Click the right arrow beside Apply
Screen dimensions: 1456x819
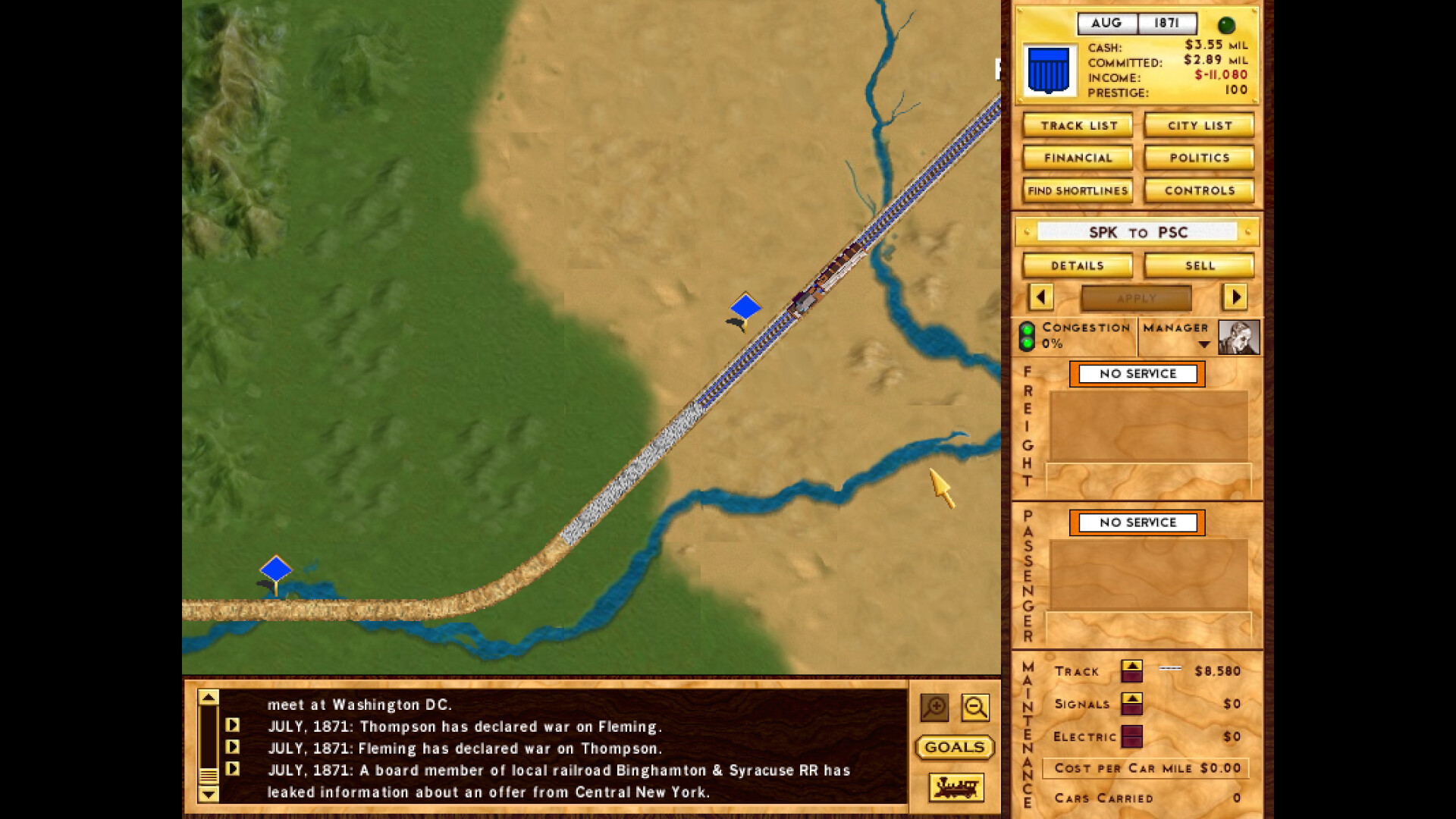click(1235, 297)
